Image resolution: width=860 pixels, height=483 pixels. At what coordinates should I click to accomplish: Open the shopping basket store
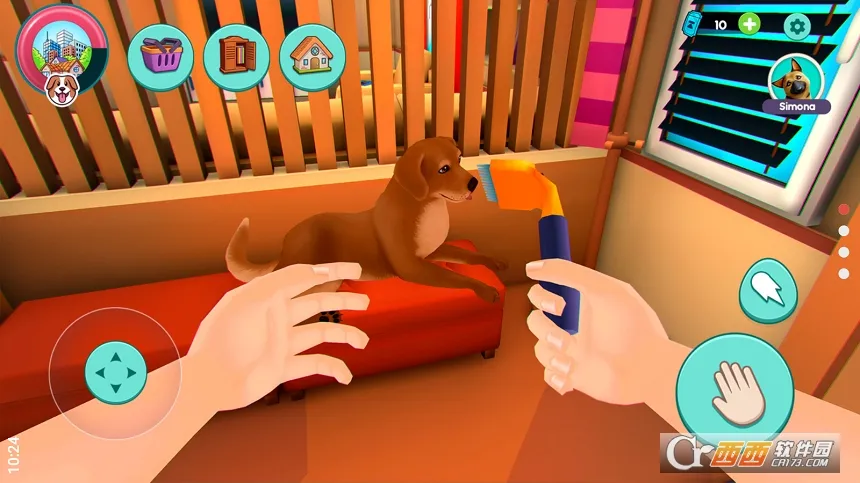tap(160, 56)
